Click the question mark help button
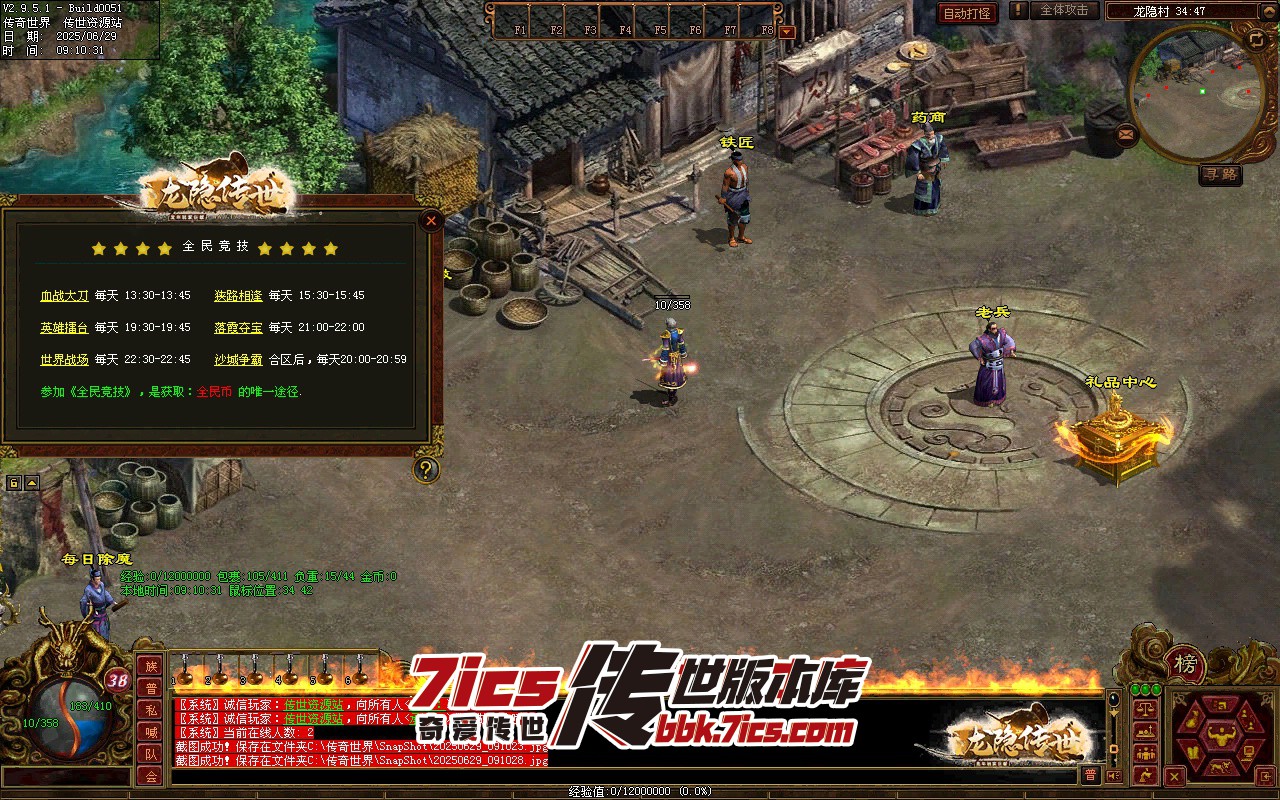The image size is (1280, 800). 427,469
